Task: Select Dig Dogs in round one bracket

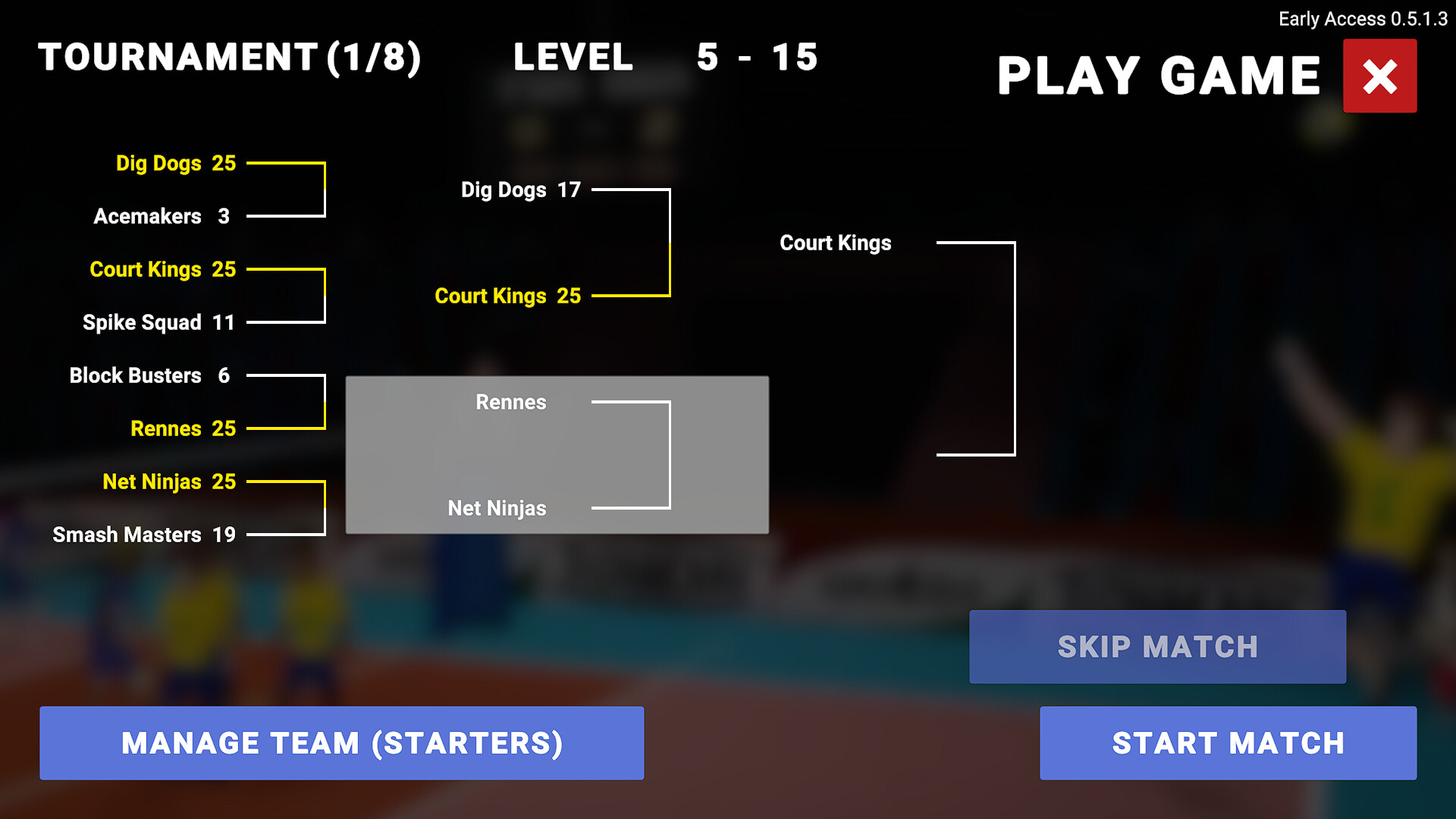Action: (x=159, y=163)
